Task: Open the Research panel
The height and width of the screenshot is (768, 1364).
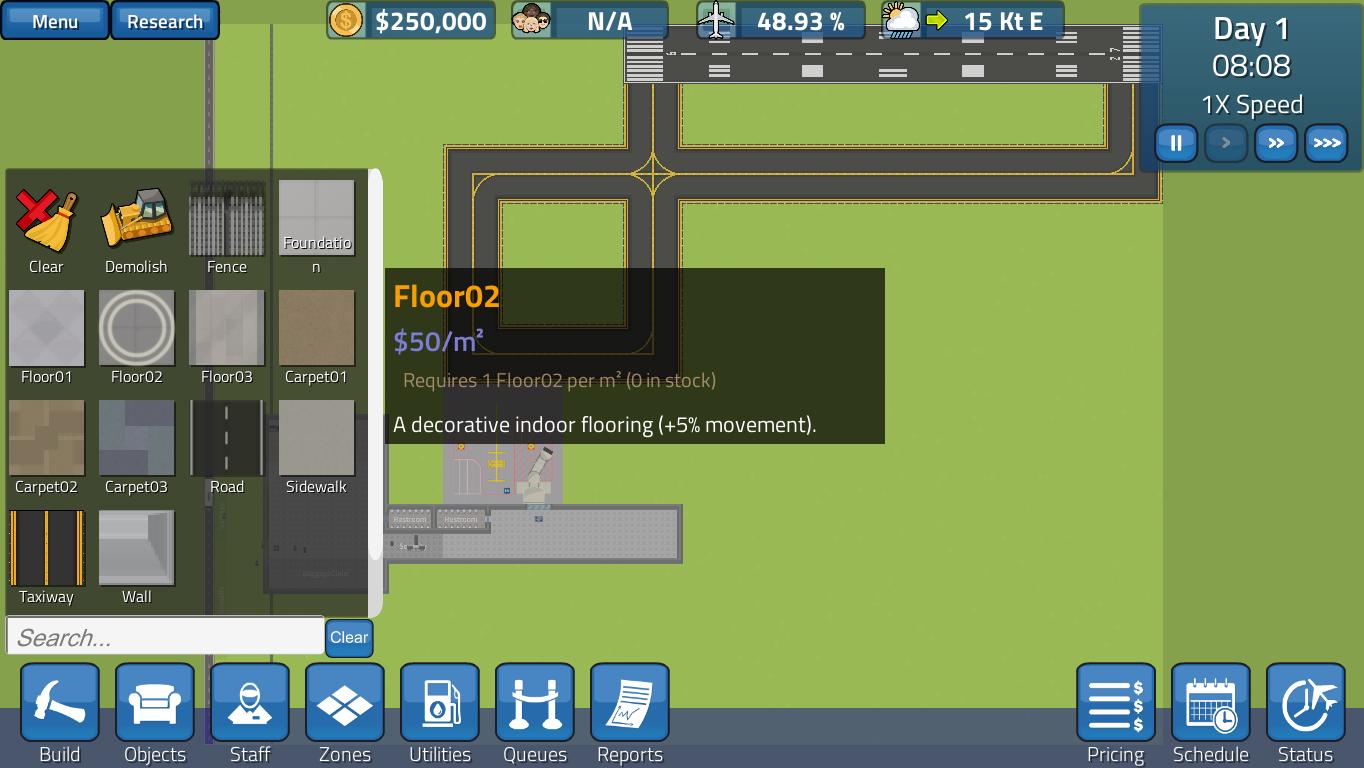Action: (165, 21)
